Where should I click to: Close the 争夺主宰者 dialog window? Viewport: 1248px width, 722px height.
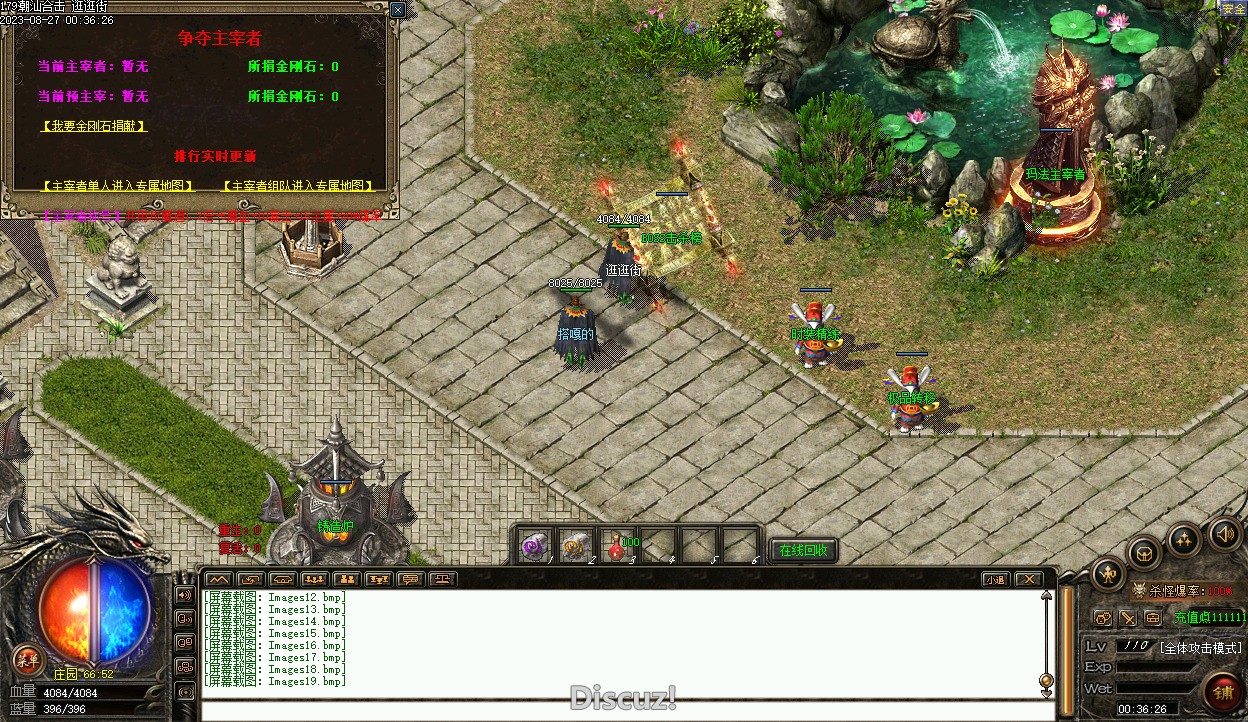pos(397,10)
